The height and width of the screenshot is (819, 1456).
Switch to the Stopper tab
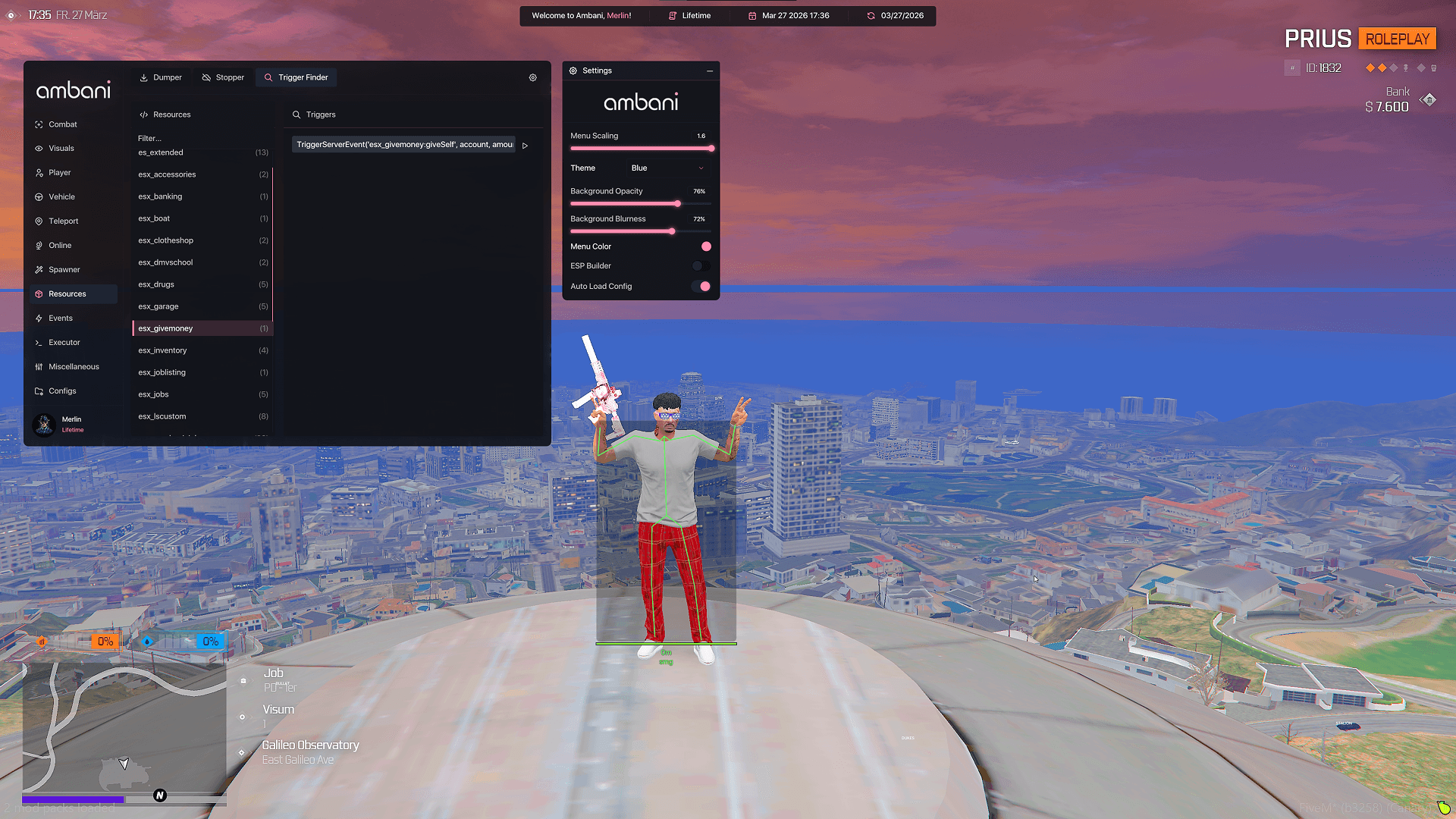223,77
